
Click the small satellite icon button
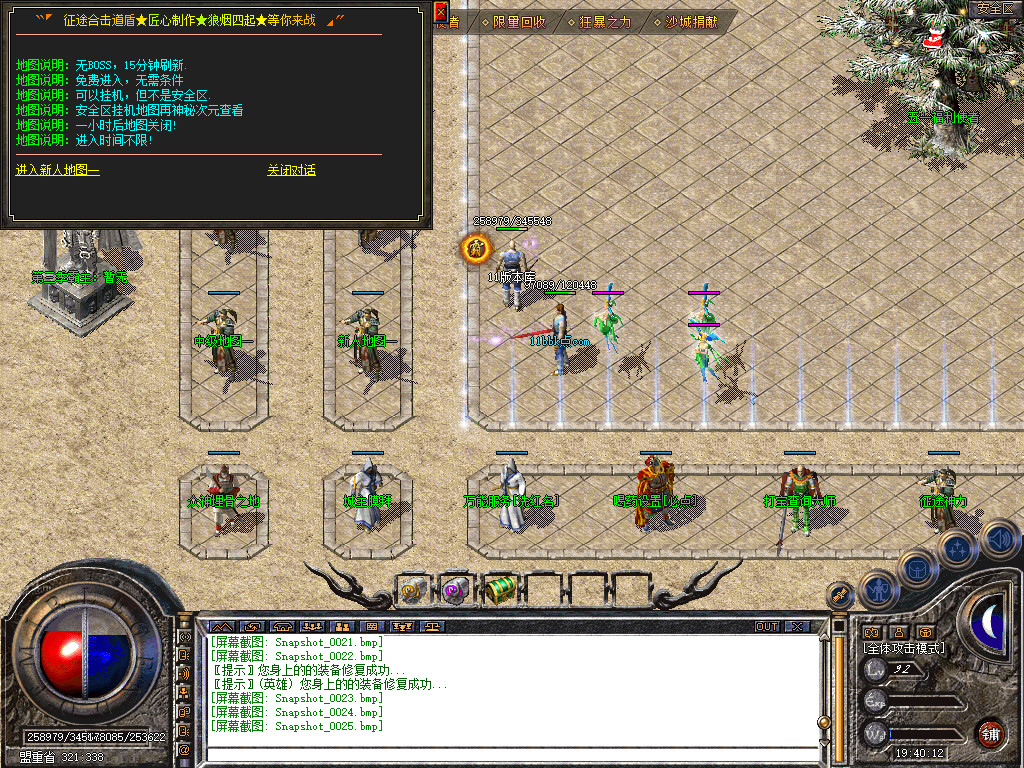coord(840,596)
